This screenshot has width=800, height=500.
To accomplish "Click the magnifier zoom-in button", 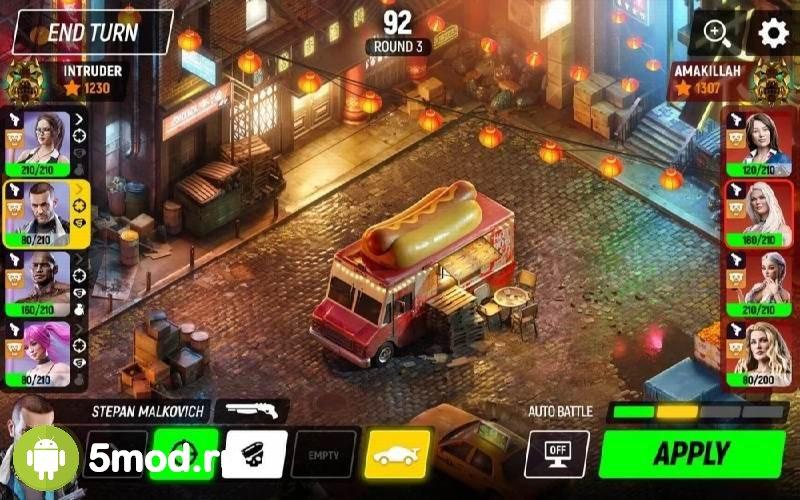I will (x=718, y=33).
